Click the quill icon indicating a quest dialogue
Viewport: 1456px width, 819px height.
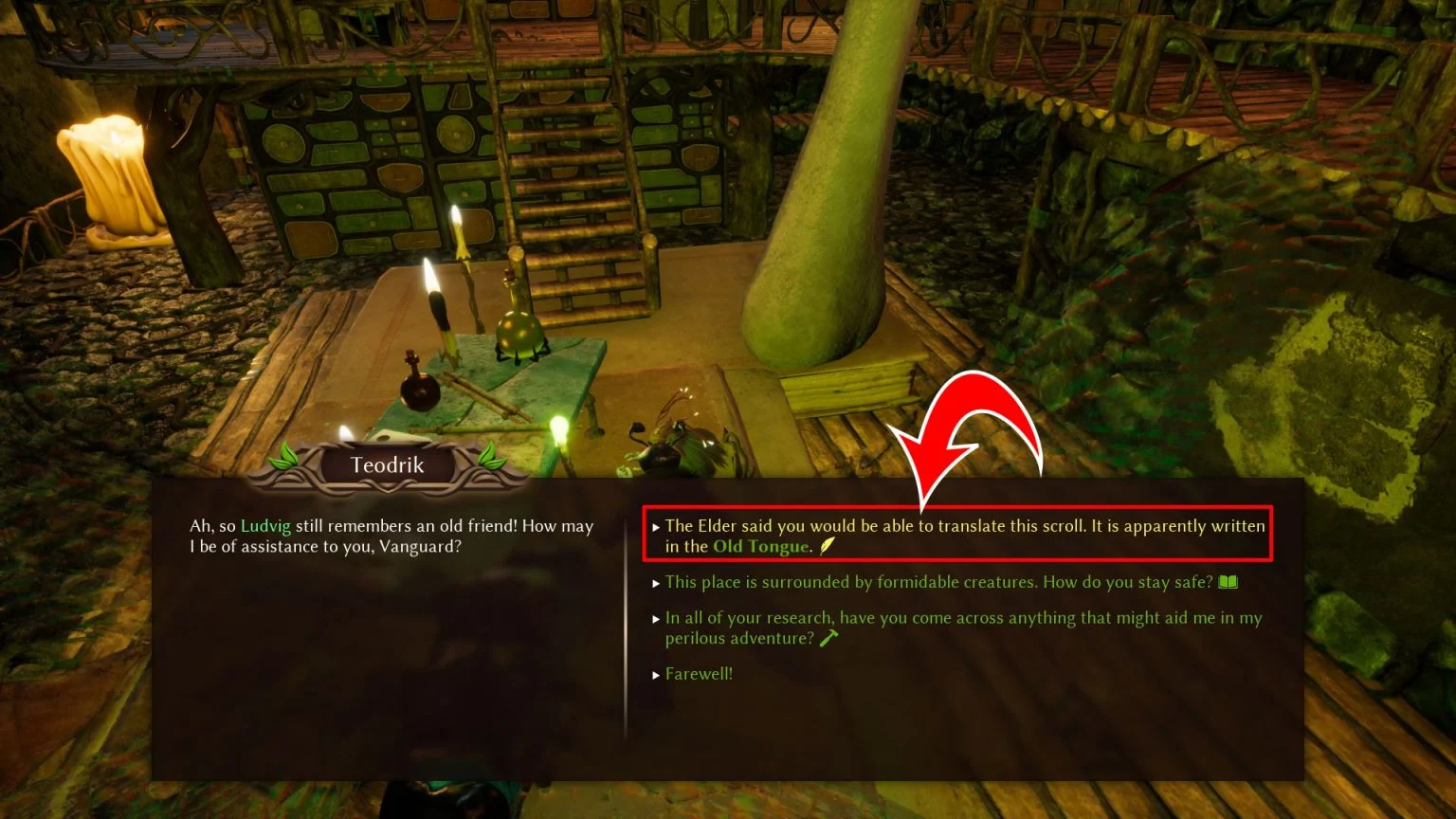[826, 547]
